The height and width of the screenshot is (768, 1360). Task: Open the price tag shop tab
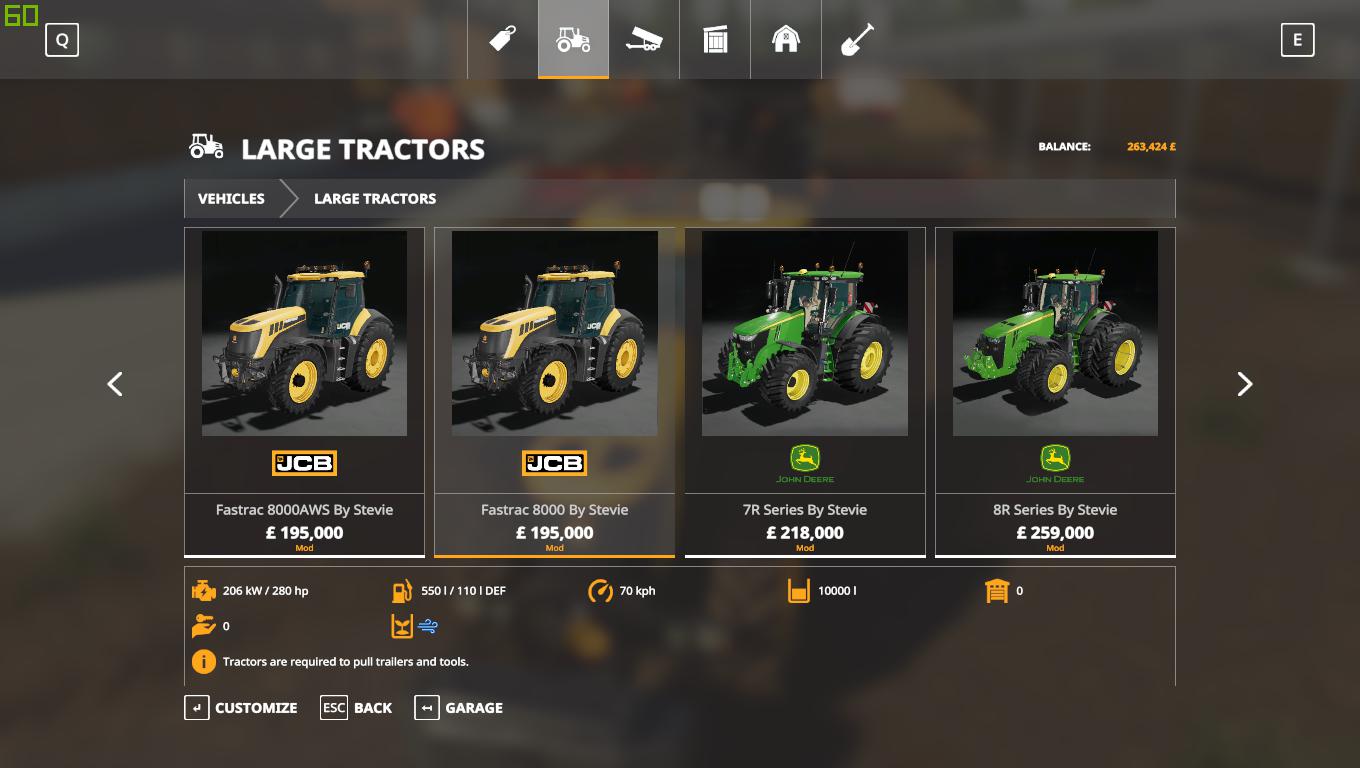tap(502, 39)
